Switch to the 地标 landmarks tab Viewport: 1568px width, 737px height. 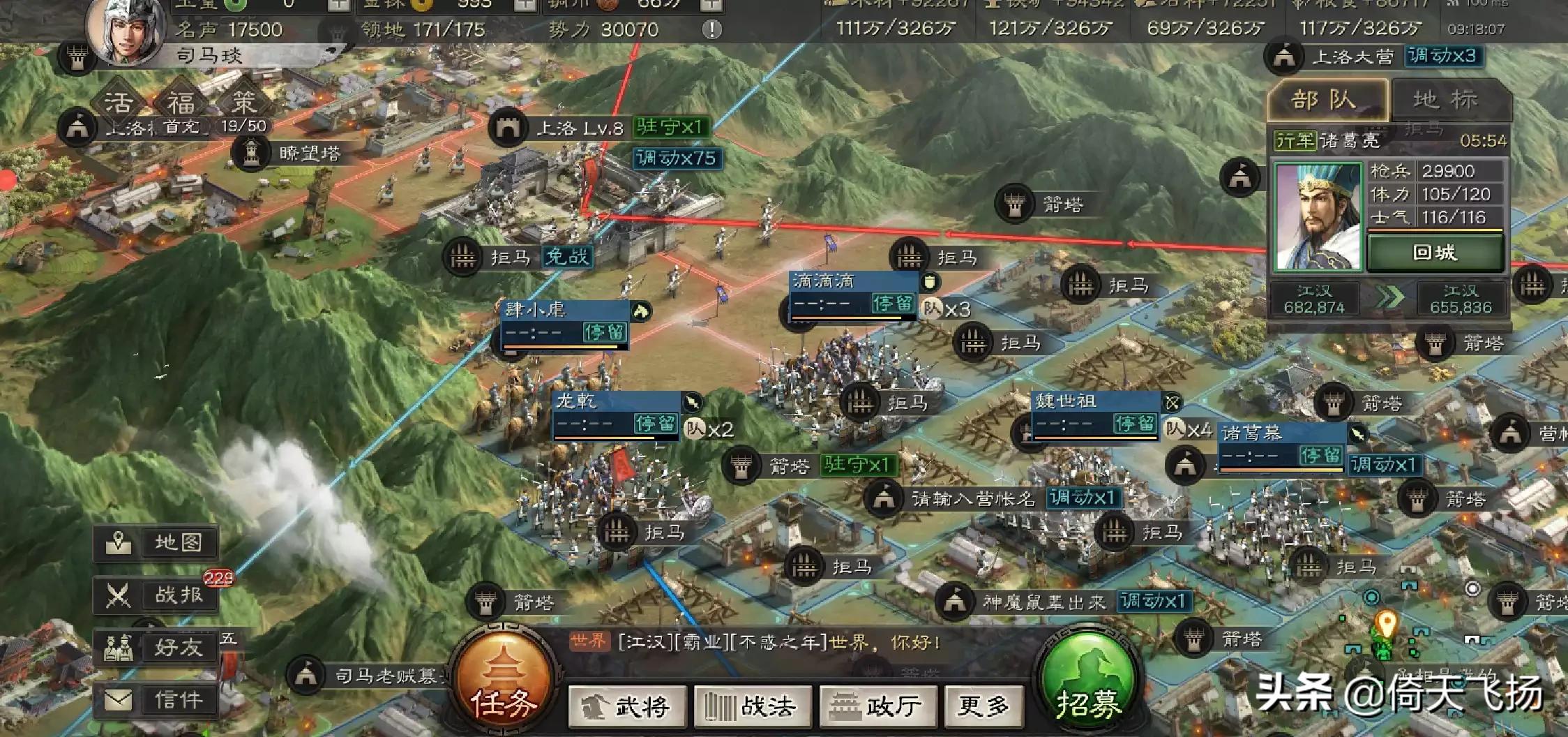[x=1449, y=100]
